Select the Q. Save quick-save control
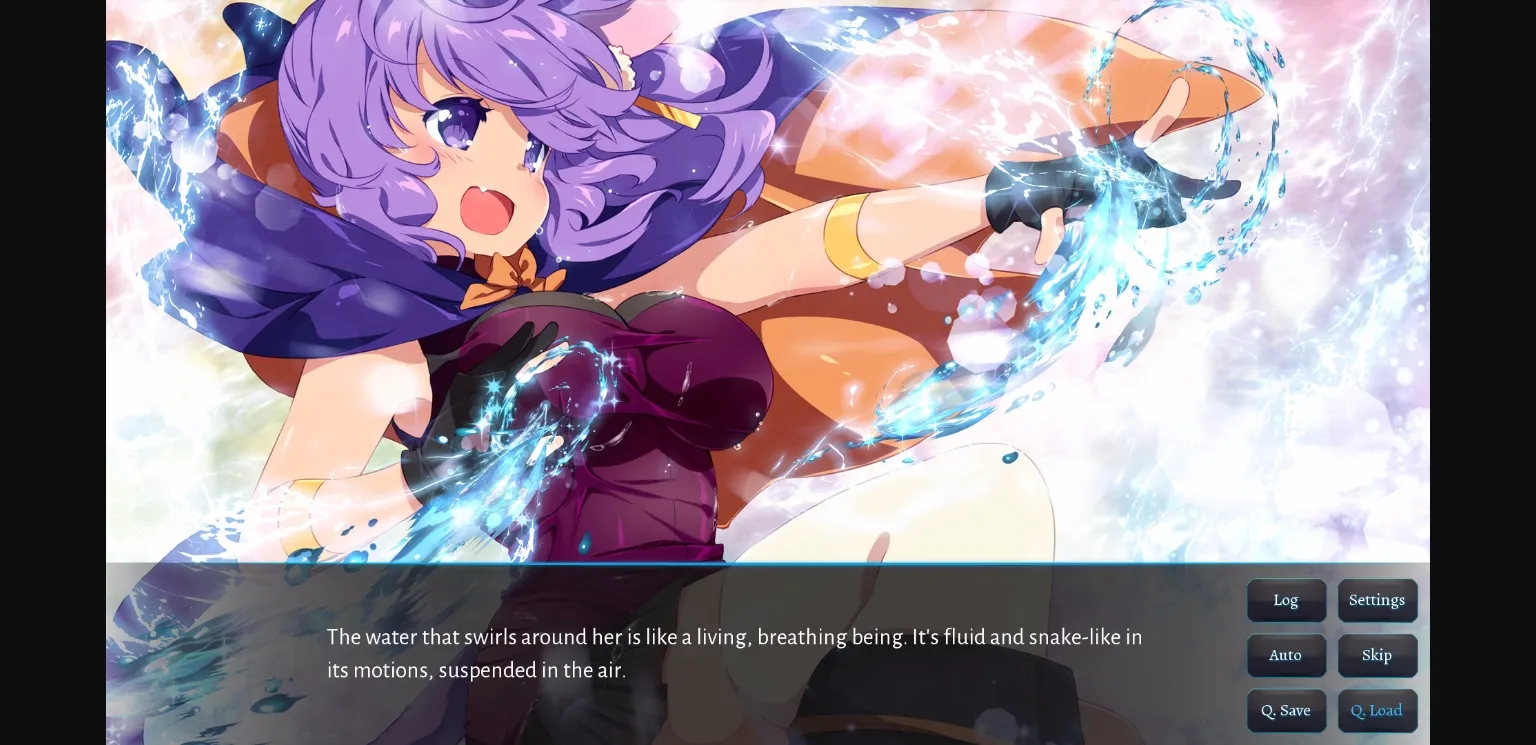This screenshot has width=1536, height=745. [1286, 710]
